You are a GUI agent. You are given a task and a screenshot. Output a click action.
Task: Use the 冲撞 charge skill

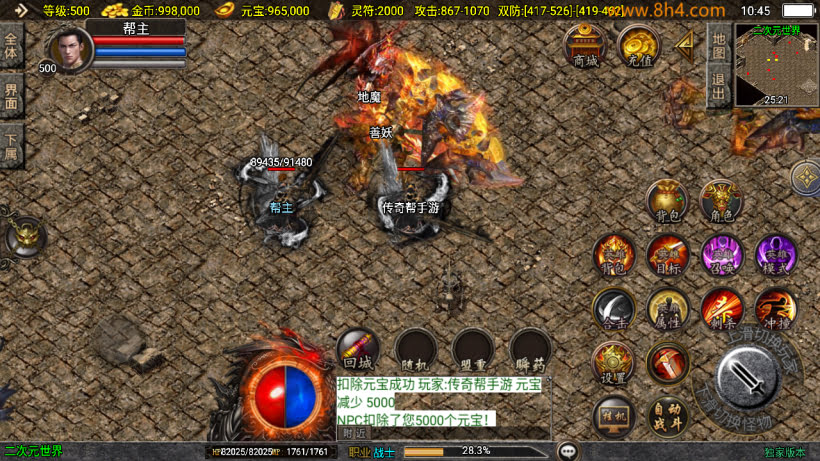[x=775, y=309]
